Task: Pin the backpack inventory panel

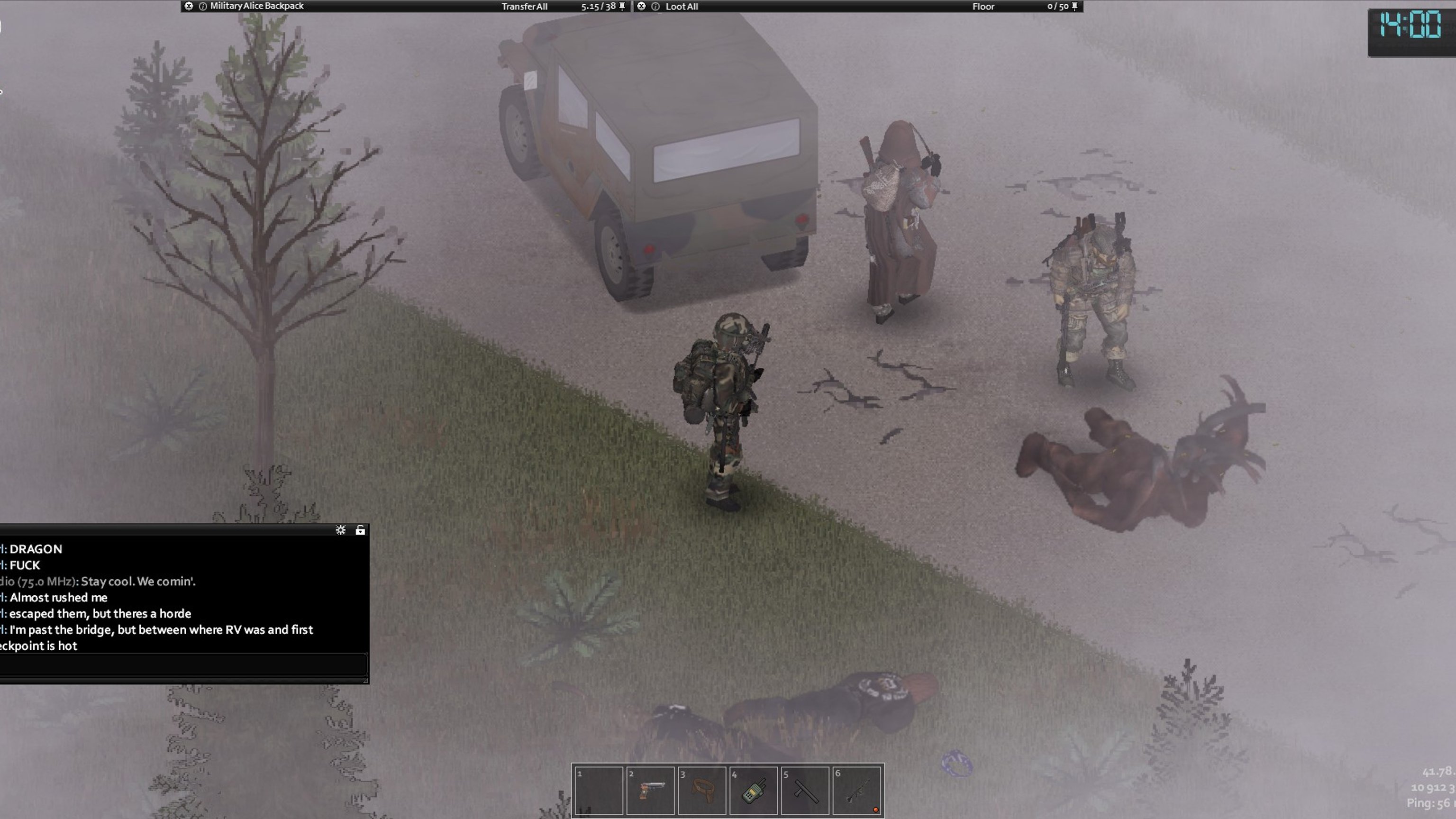Action: click(x=622, y=6)
